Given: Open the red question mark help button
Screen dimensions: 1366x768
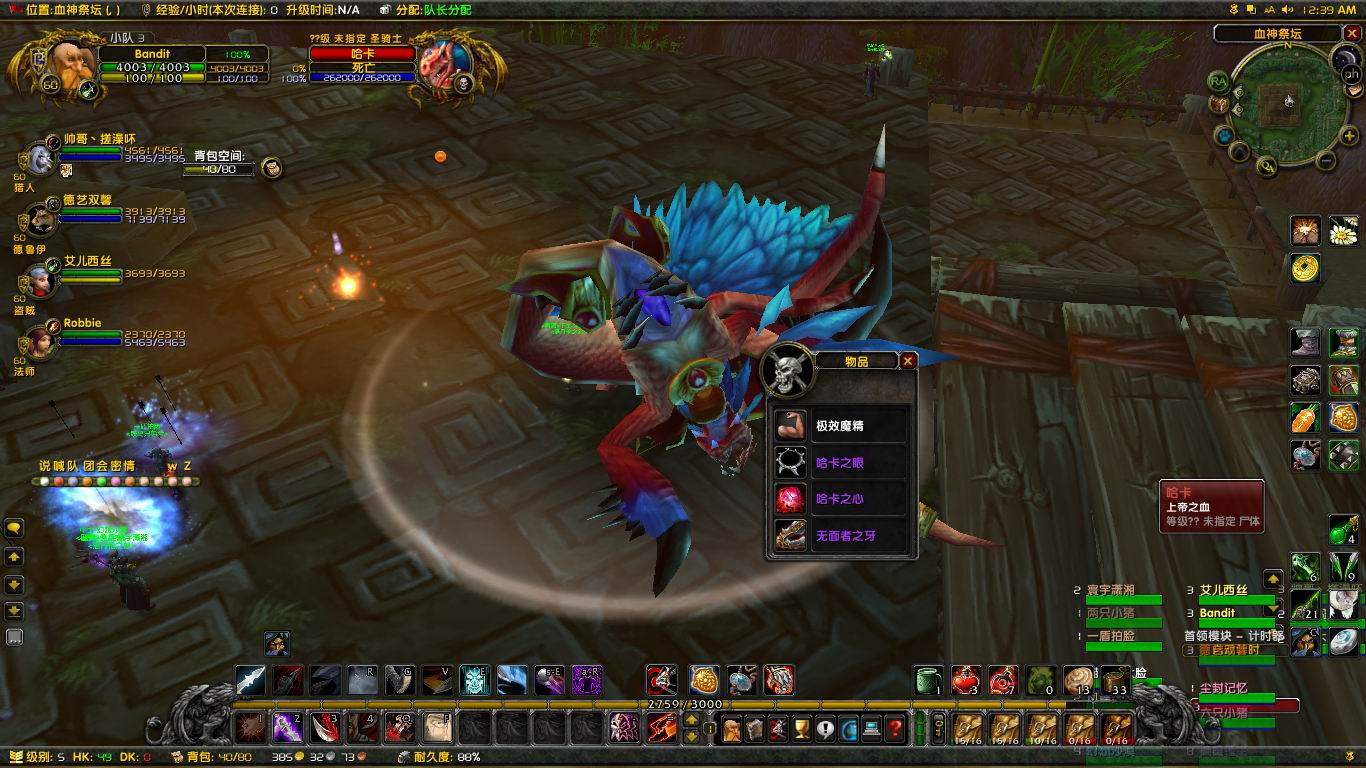Looking at the screenshot, I should coord(896,730).
